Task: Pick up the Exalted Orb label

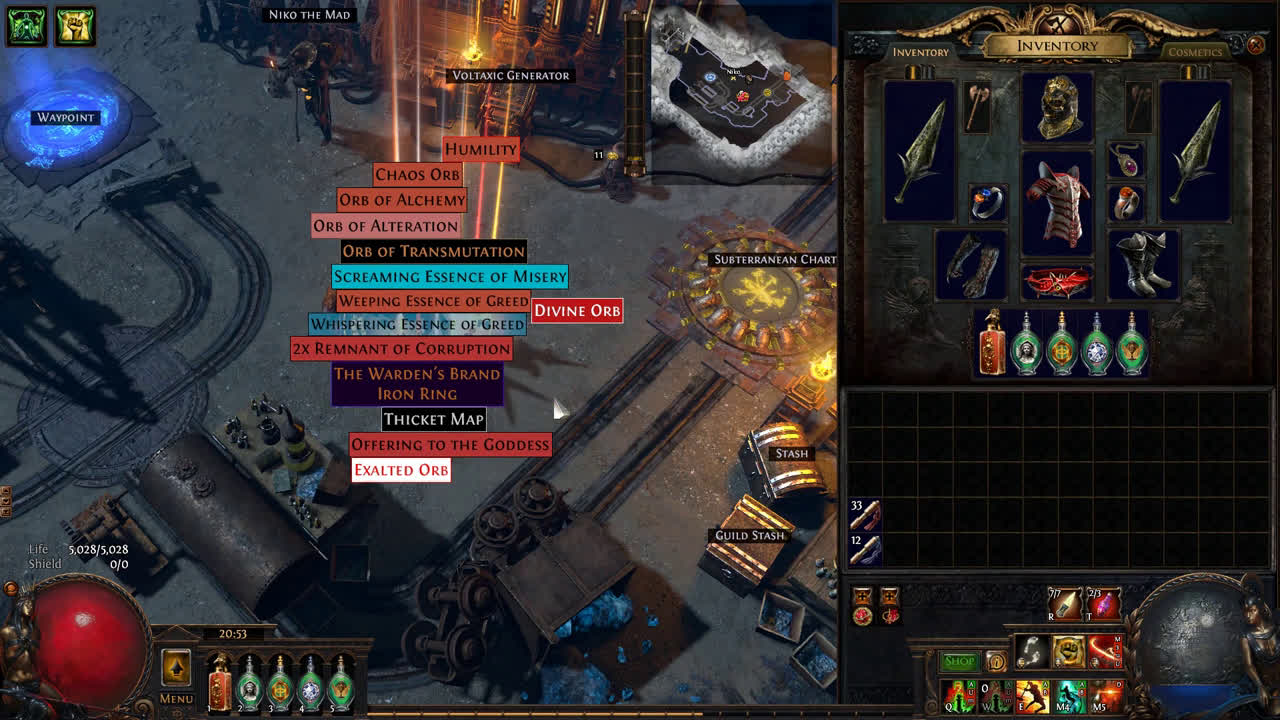Action: click(401, 470)
